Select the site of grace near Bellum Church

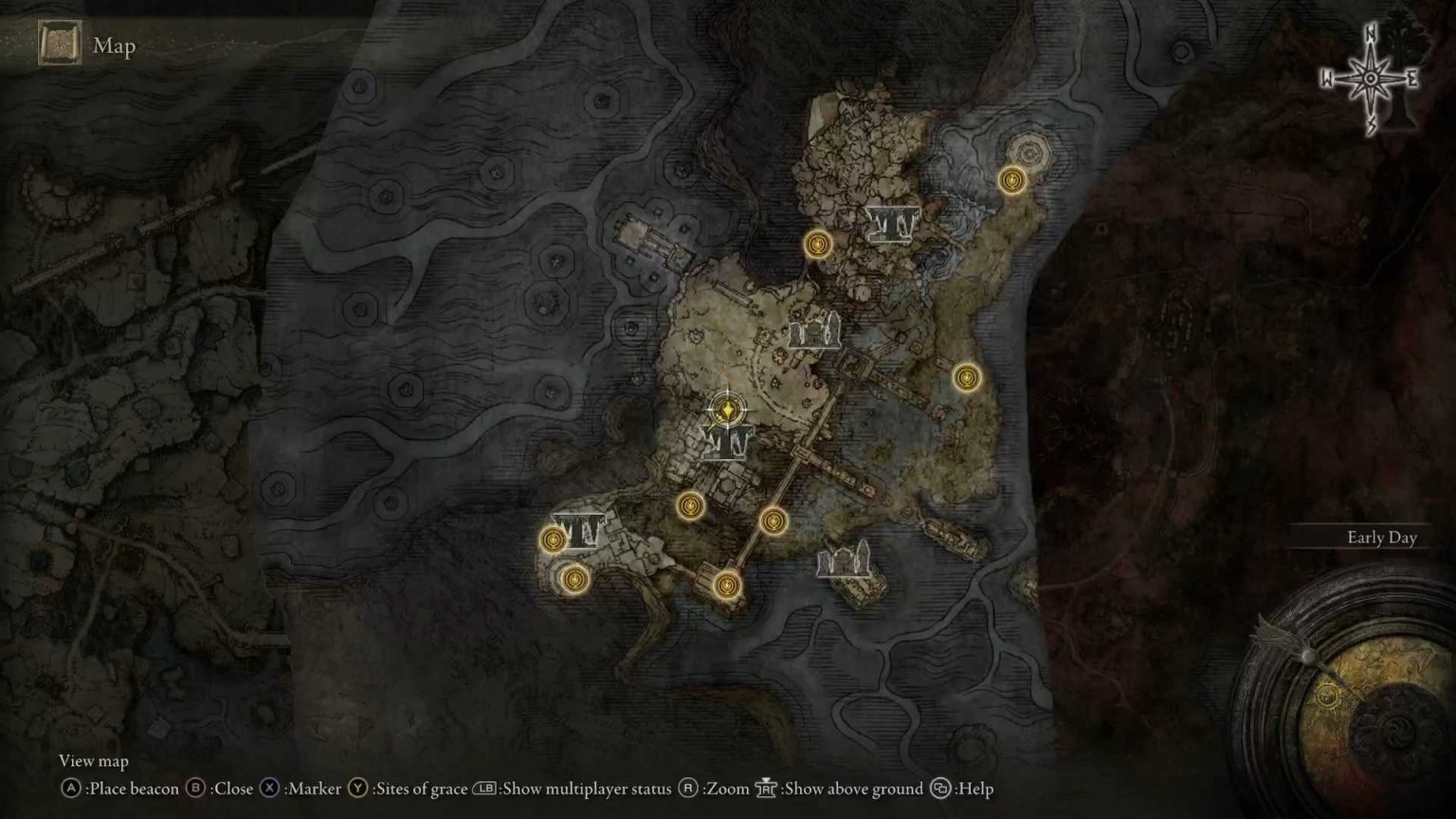point(819,244)
